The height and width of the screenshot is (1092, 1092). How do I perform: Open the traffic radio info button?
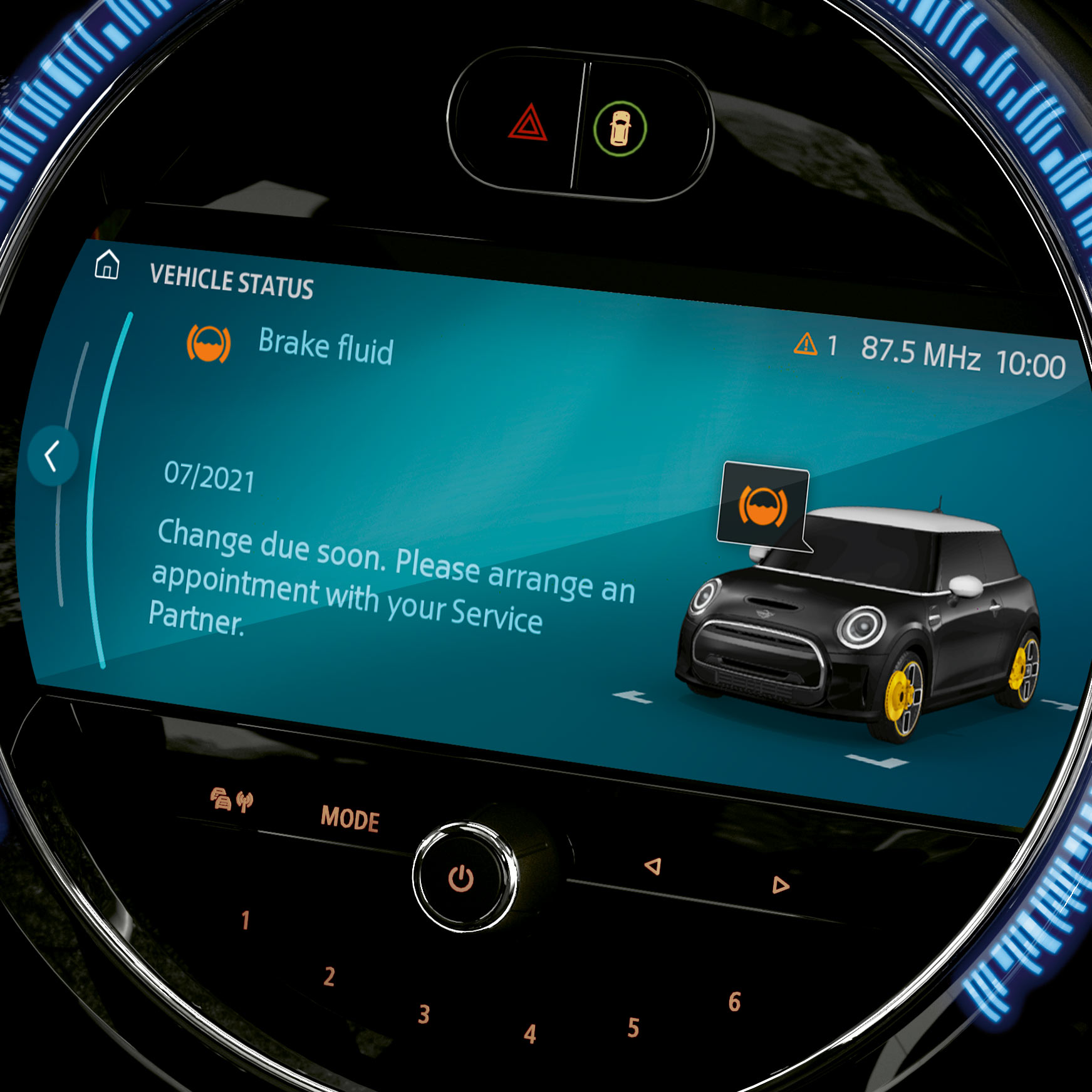[x=232, y=800]
